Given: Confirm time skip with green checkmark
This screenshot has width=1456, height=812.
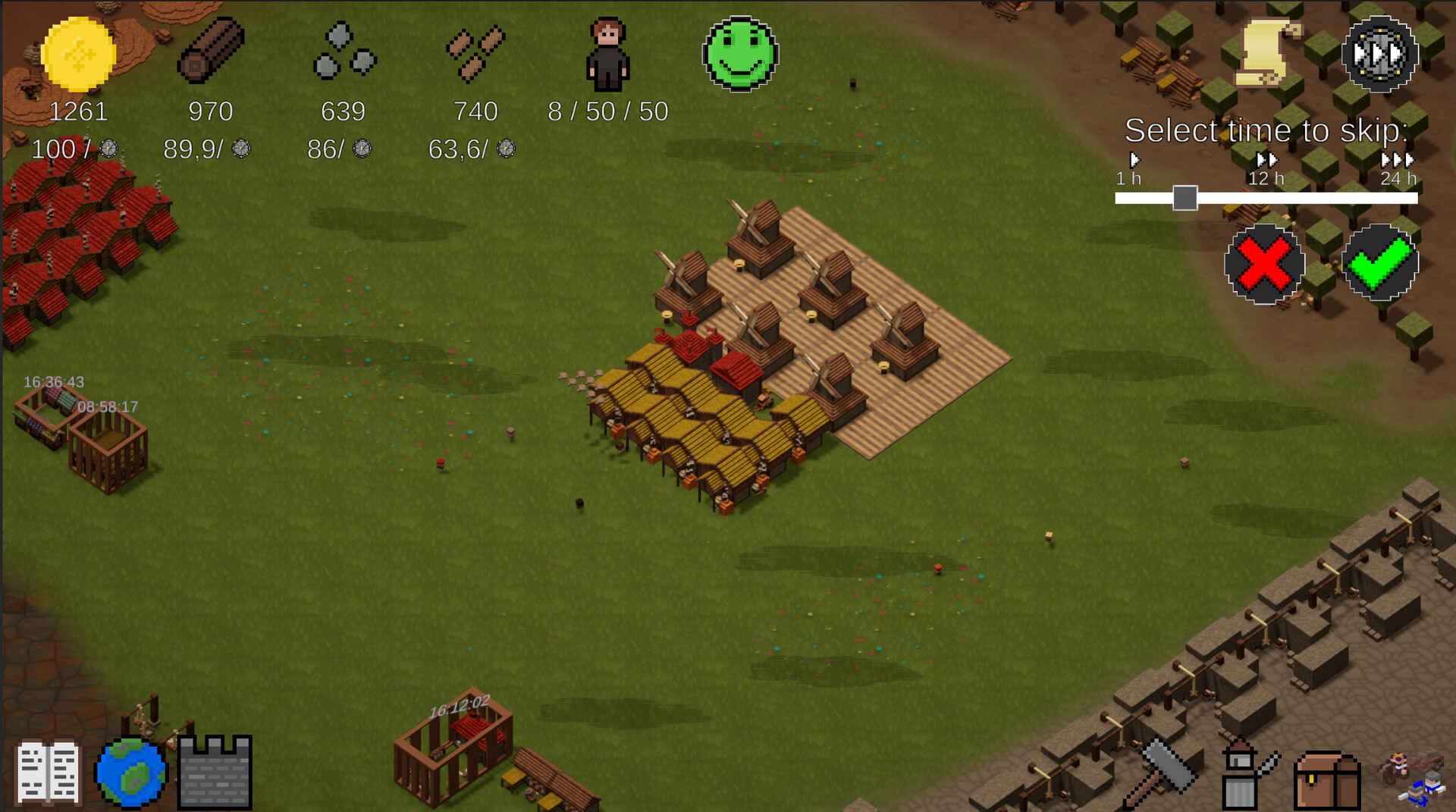Looking at the screenshot, I should click(1379, 264).
